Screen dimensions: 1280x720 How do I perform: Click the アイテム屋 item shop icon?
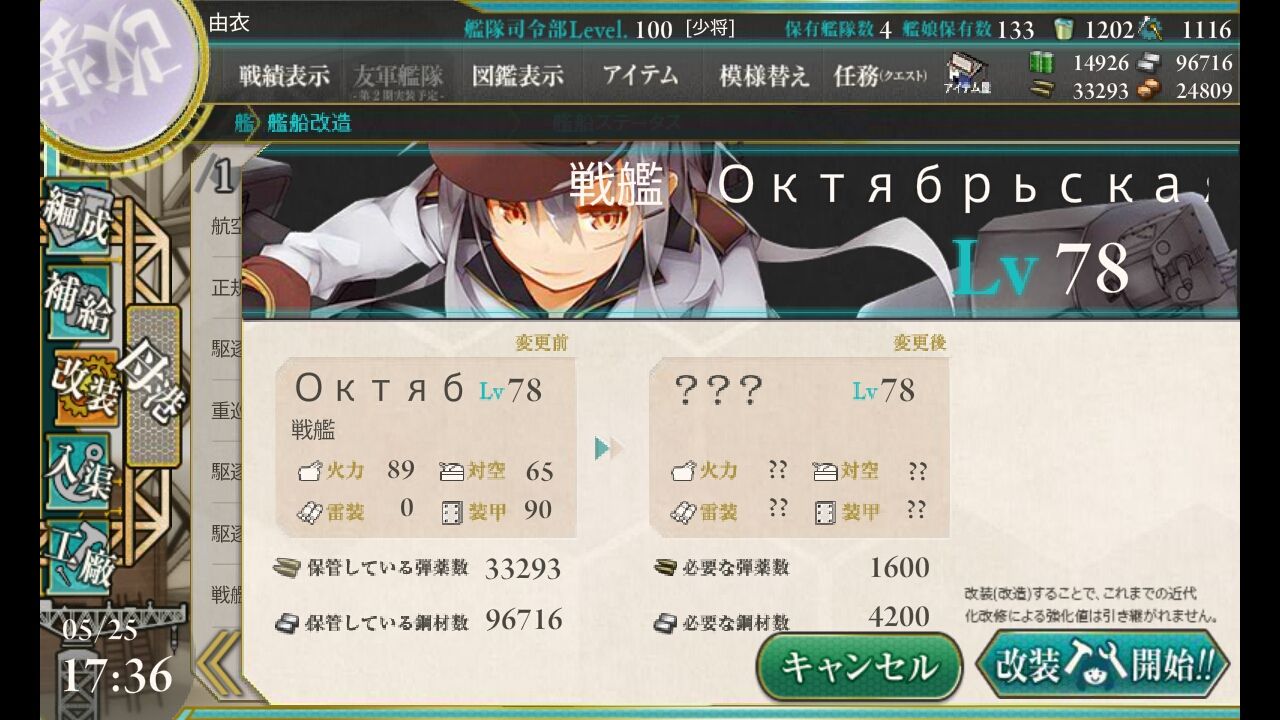pos(965,72)
